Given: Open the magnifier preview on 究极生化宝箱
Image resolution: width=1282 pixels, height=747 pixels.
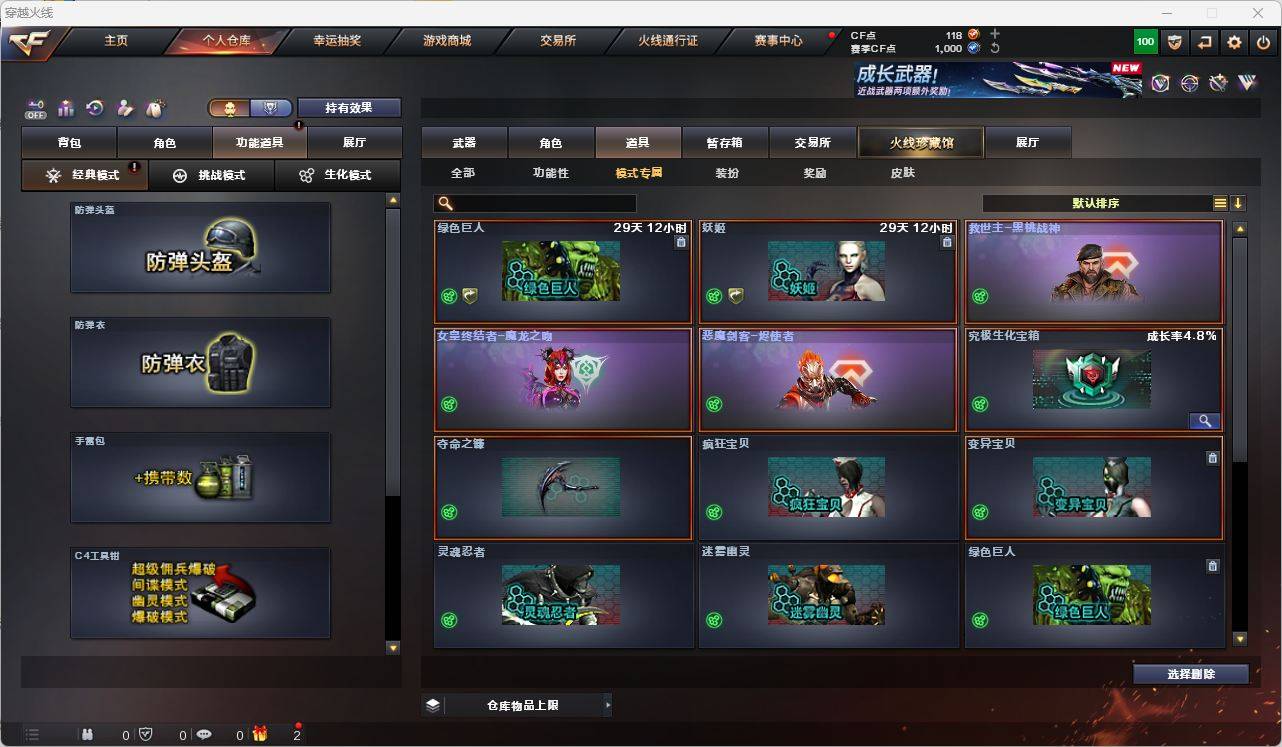Looking at the screenshot, I should coord(1205,421).
